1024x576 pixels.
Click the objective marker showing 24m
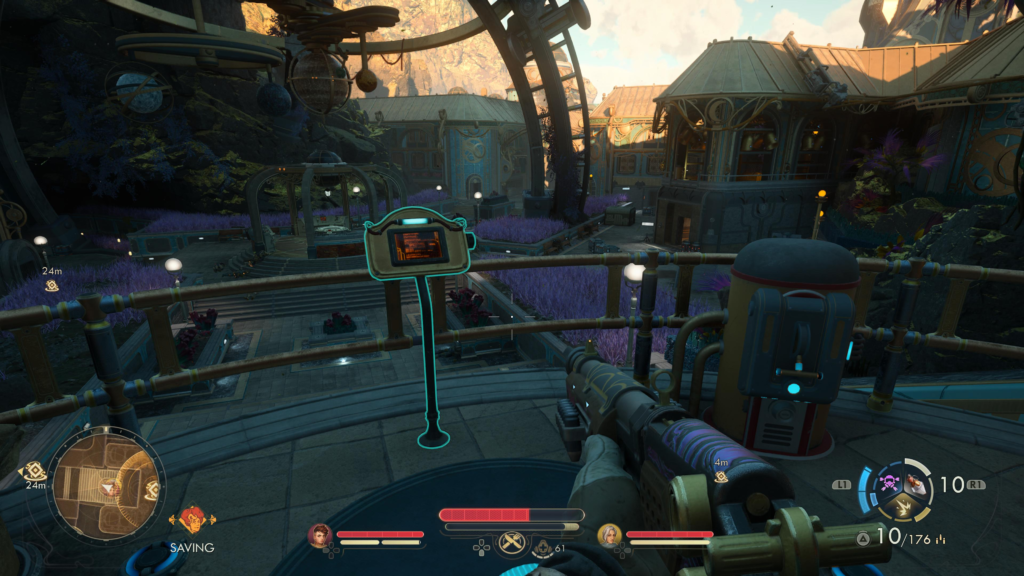point(51,286)
